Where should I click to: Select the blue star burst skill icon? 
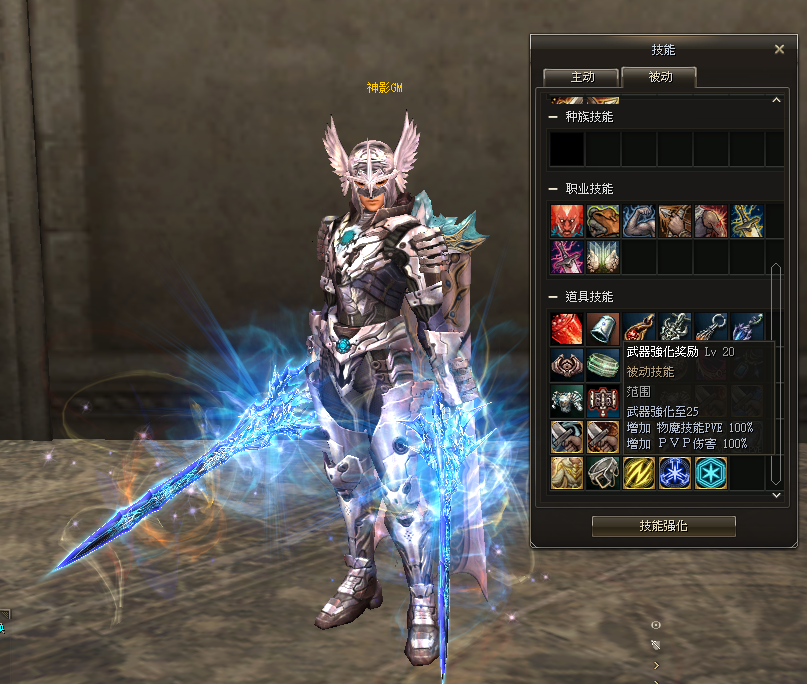coord(674,472)
